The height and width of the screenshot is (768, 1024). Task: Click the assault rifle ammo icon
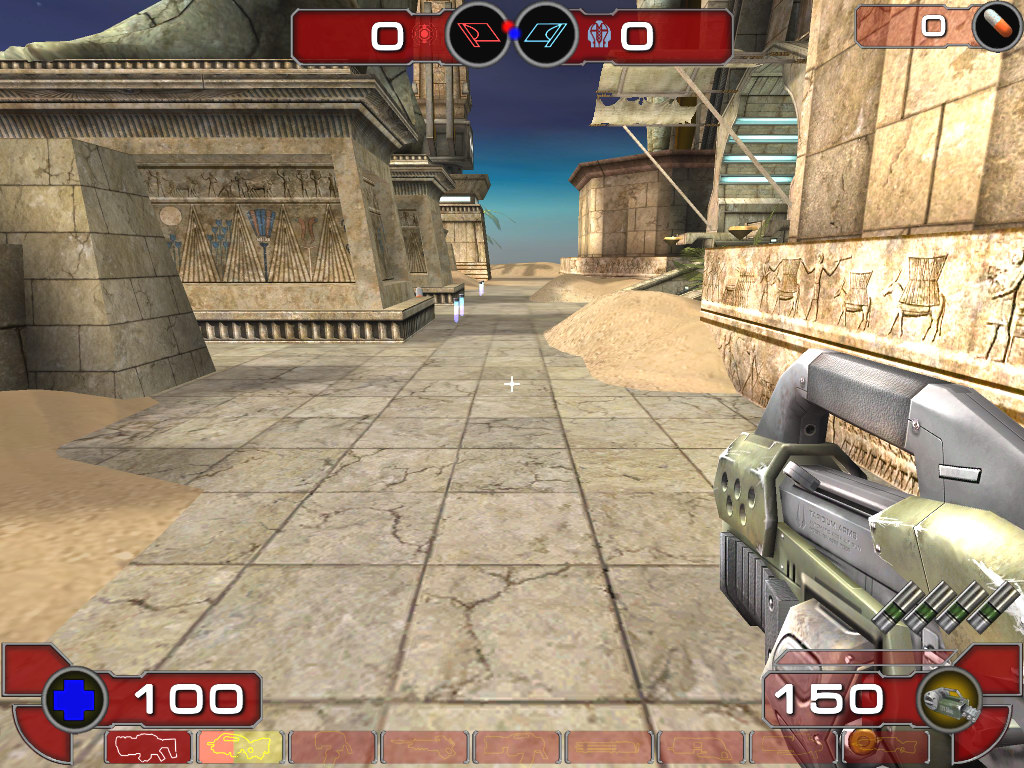pos(949,699)
